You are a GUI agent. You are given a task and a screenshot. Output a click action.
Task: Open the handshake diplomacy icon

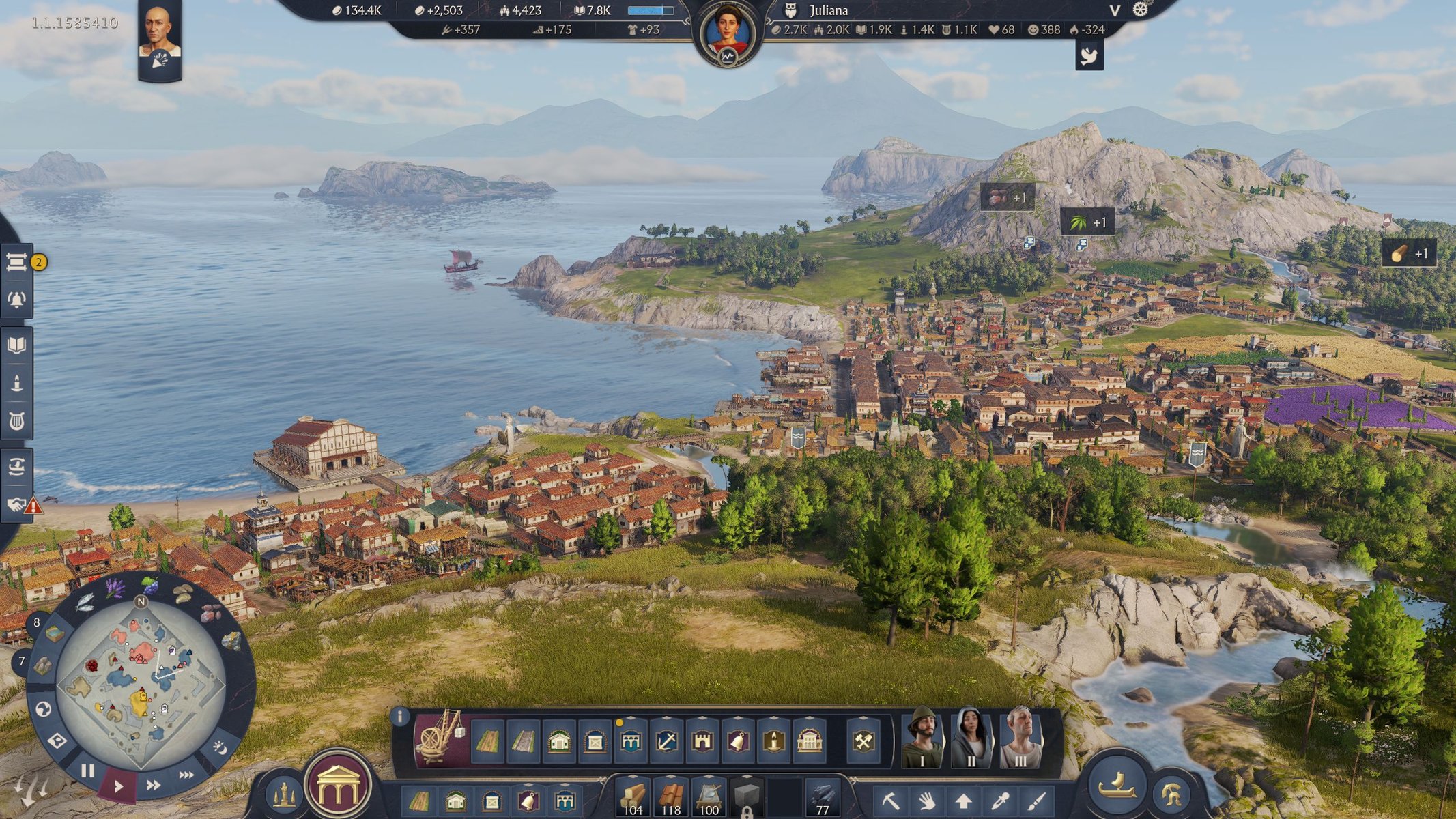16,504
